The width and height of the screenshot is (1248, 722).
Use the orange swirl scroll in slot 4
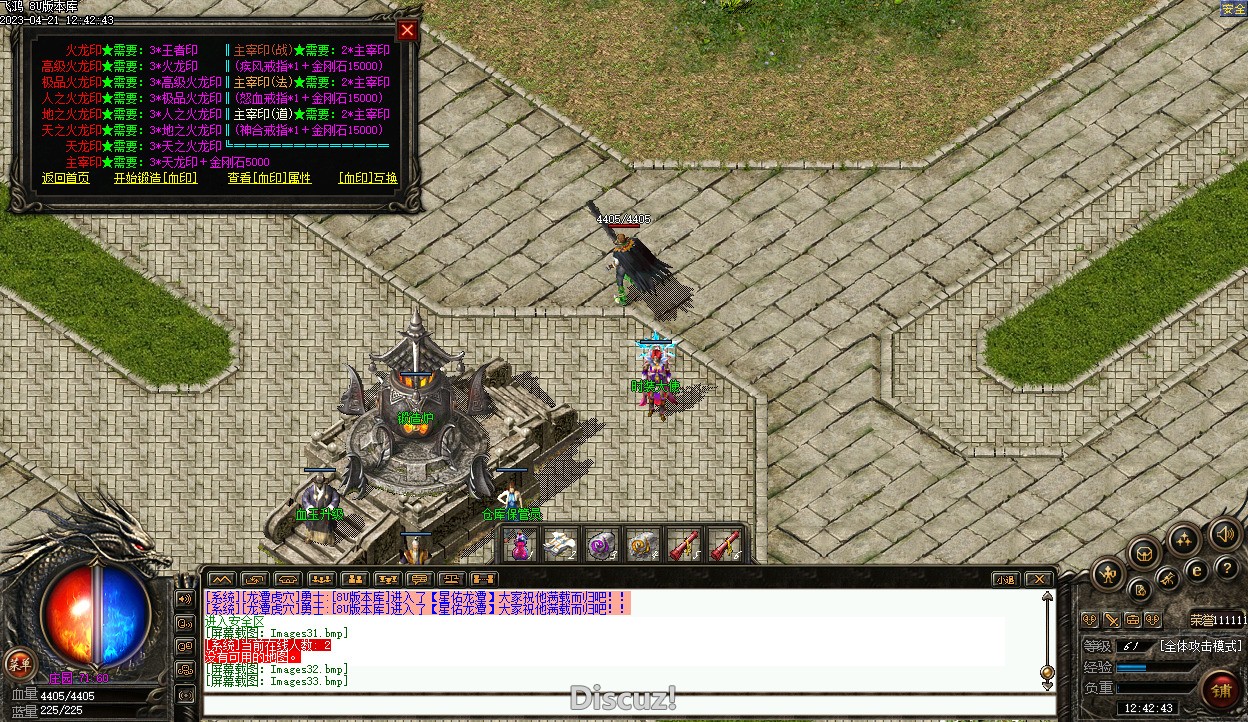click(643, 545)
